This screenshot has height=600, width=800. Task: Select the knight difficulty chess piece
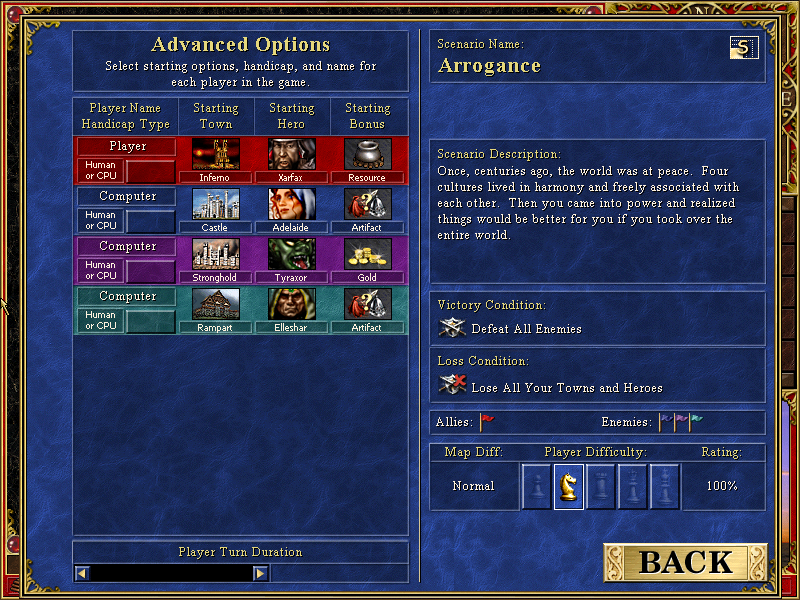[569, 487]
